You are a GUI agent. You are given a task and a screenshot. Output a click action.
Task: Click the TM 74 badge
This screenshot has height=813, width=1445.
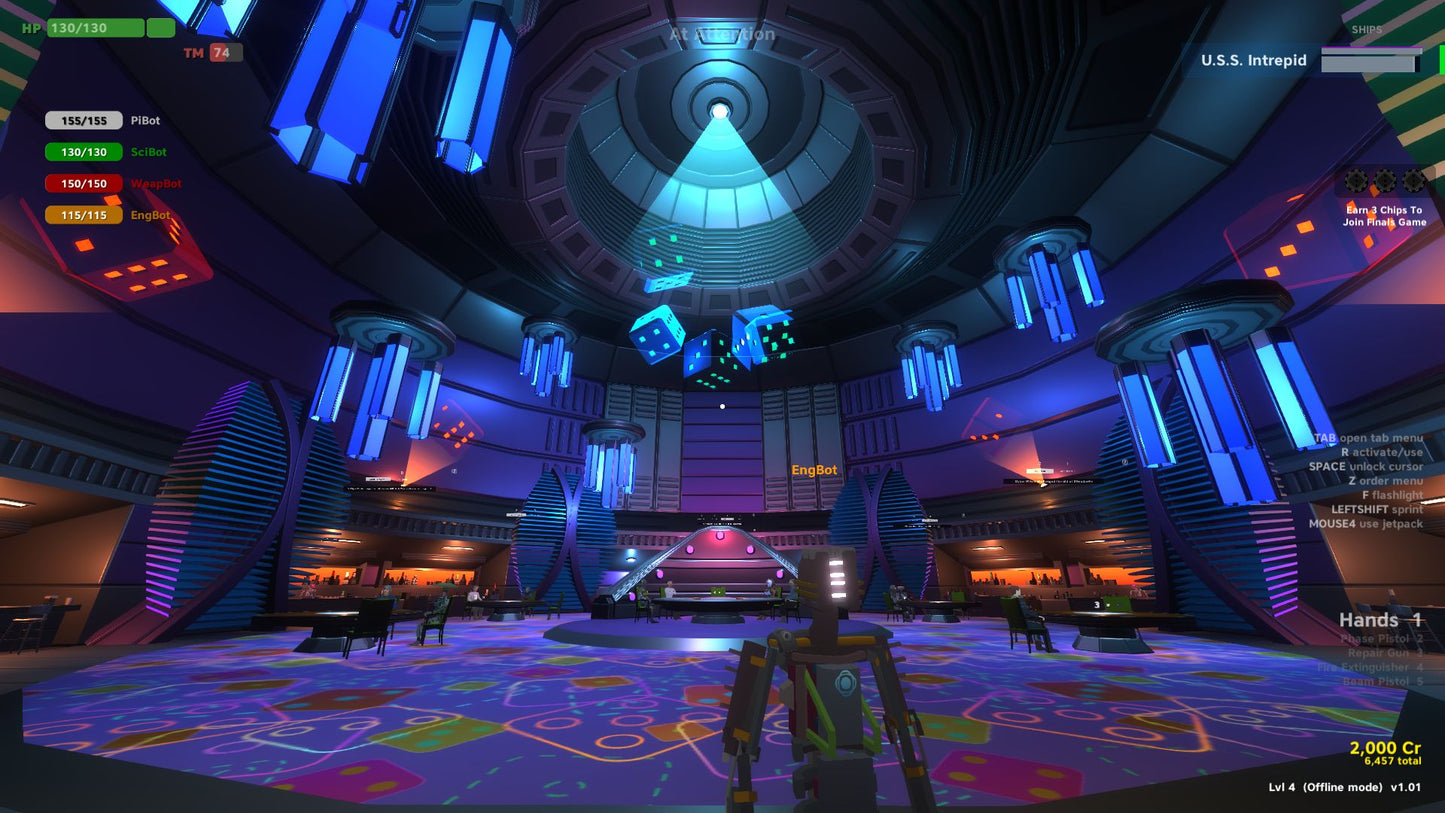tap(211, 51)
